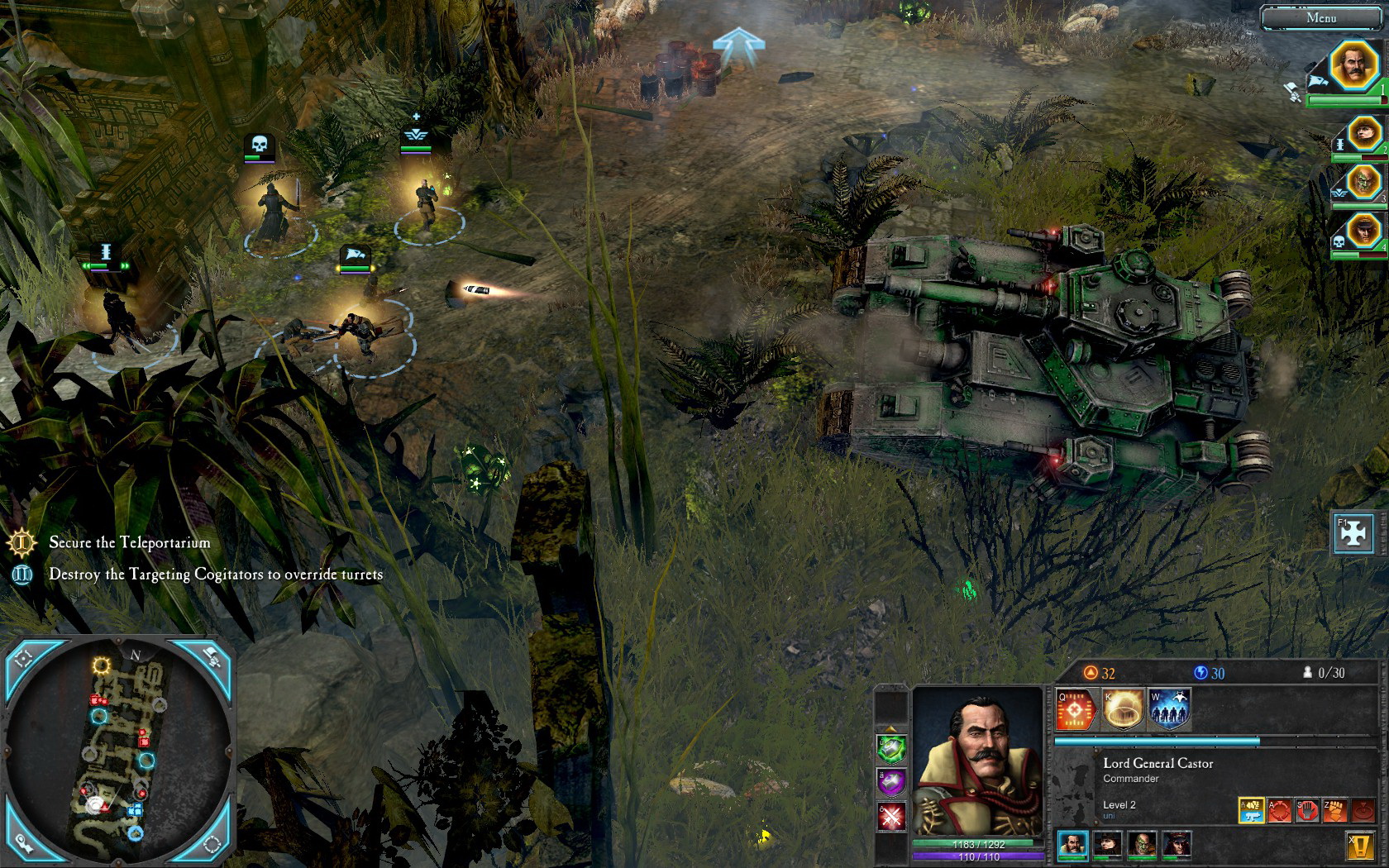The height and width of the screenshot is (868, 1389).
Task: Select squad 2 badge with brimmed-hat hero
Action: pyautogui.click(x=1364, y=132)
